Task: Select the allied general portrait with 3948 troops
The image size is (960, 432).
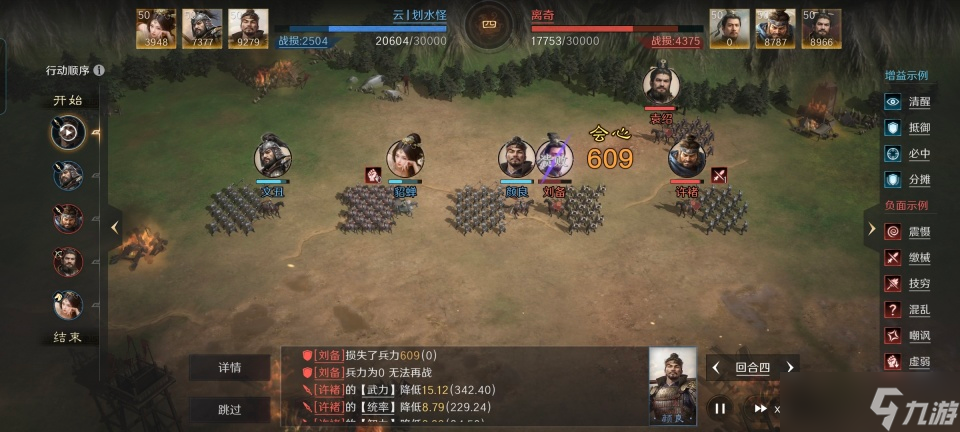Action: pyautogui.click(x=157, y=28)
